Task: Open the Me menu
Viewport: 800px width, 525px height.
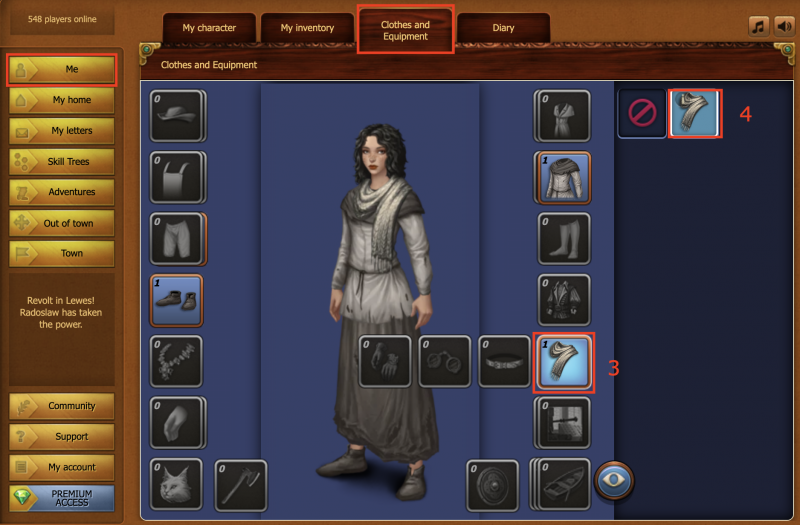Action: pyautogui.click(x=62, y=70)
